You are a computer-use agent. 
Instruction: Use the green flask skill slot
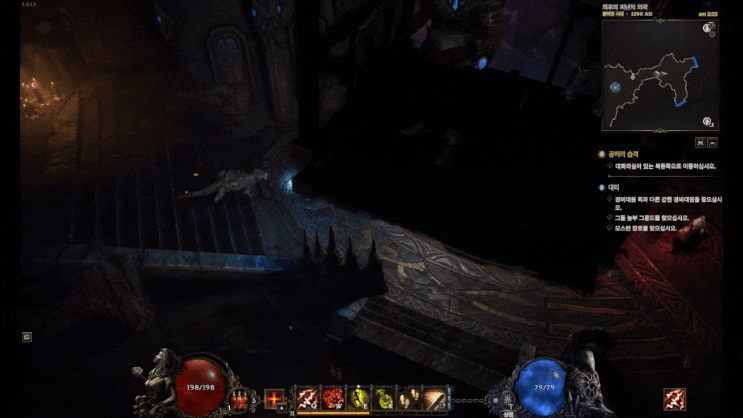pyautogui.click(x=385, y=399)
